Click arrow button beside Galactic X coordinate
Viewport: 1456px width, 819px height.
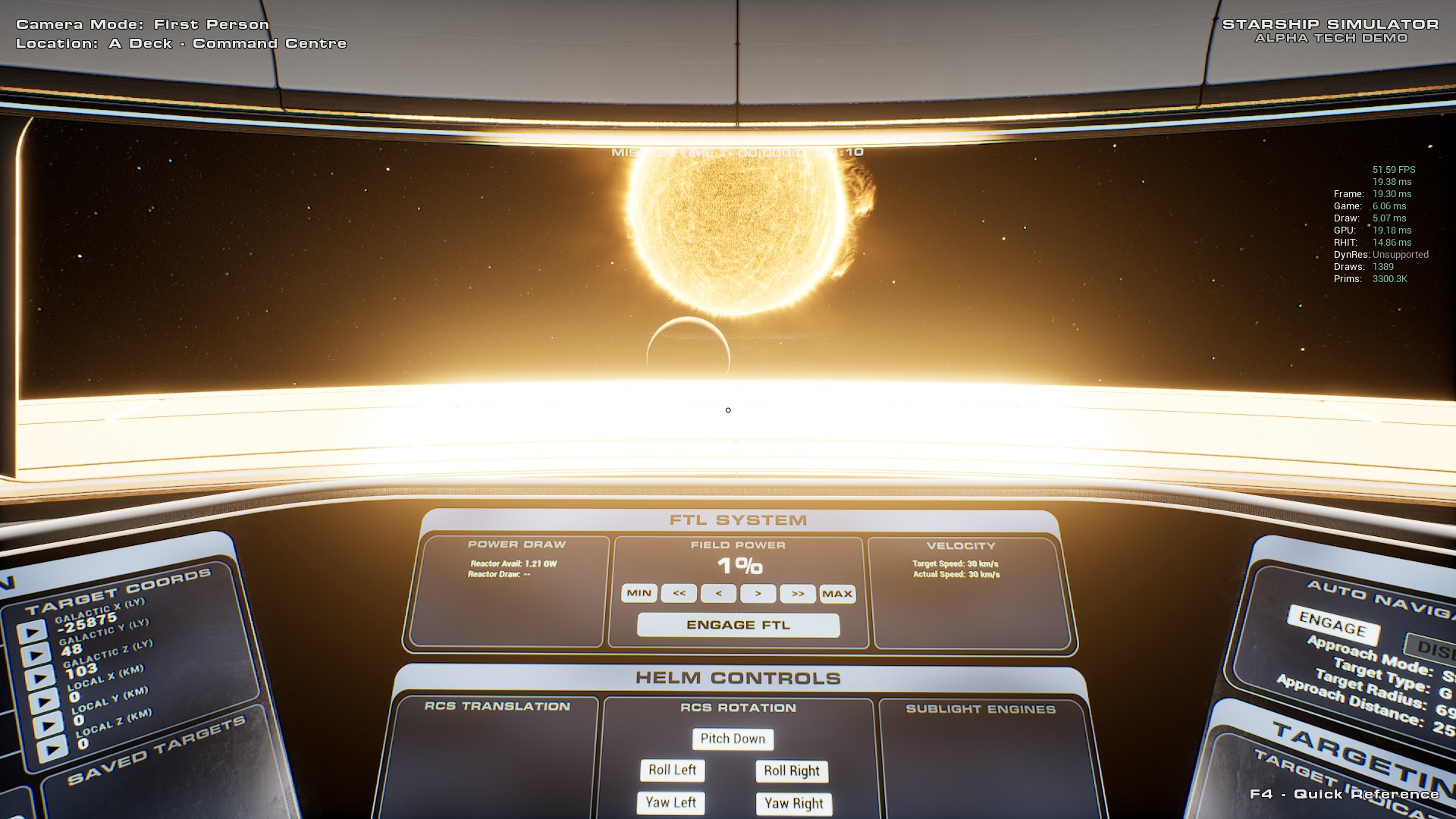31,632
